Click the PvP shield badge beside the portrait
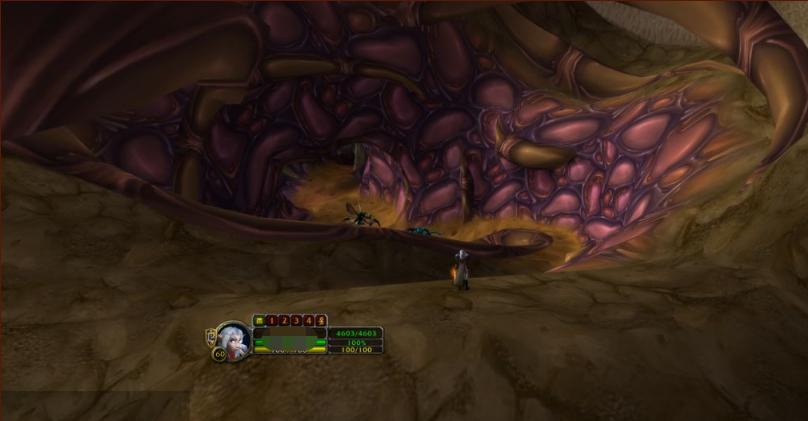Screen dimensions: 808x421 [x=211, y=334]
